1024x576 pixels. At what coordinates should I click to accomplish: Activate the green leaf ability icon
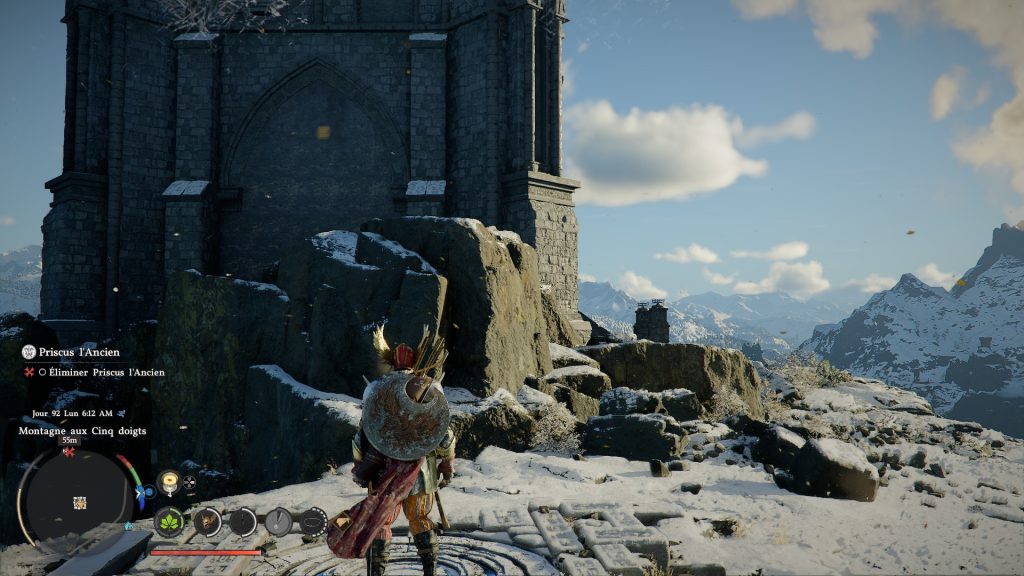coord(168,521)
